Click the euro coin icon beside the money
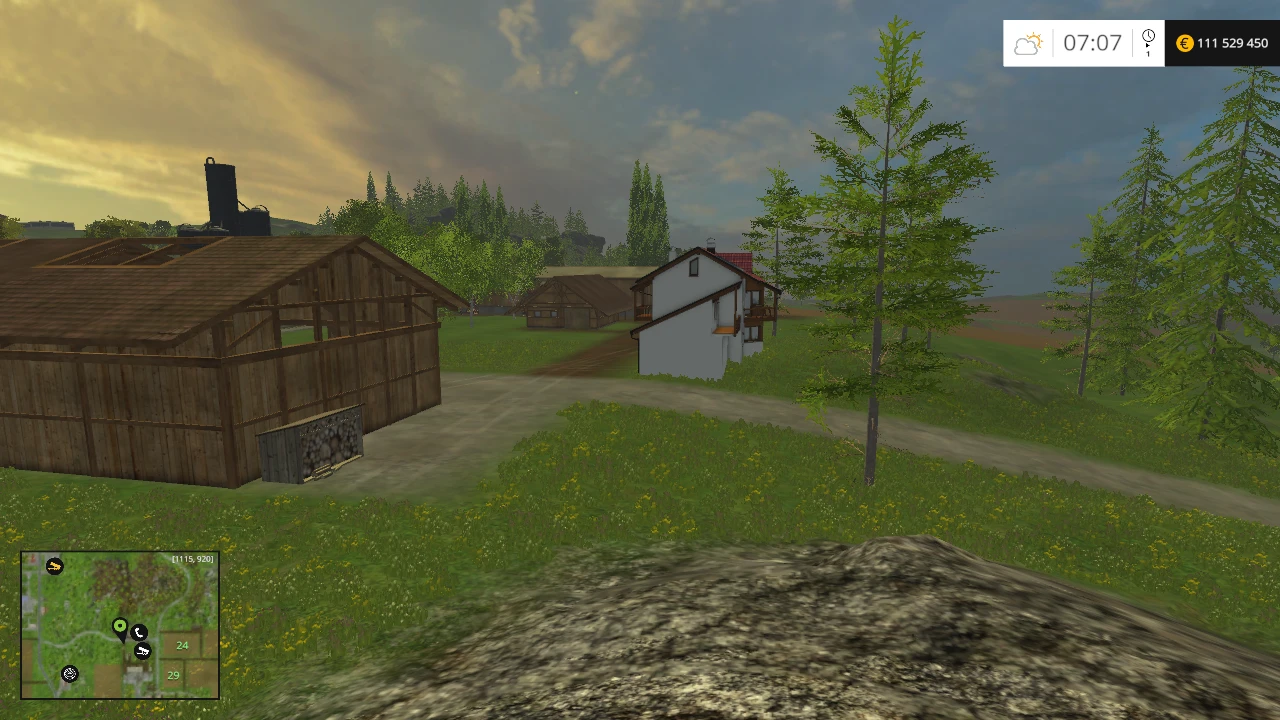The width and height of the screenshot is (1280, 720). pos(1184,43)
